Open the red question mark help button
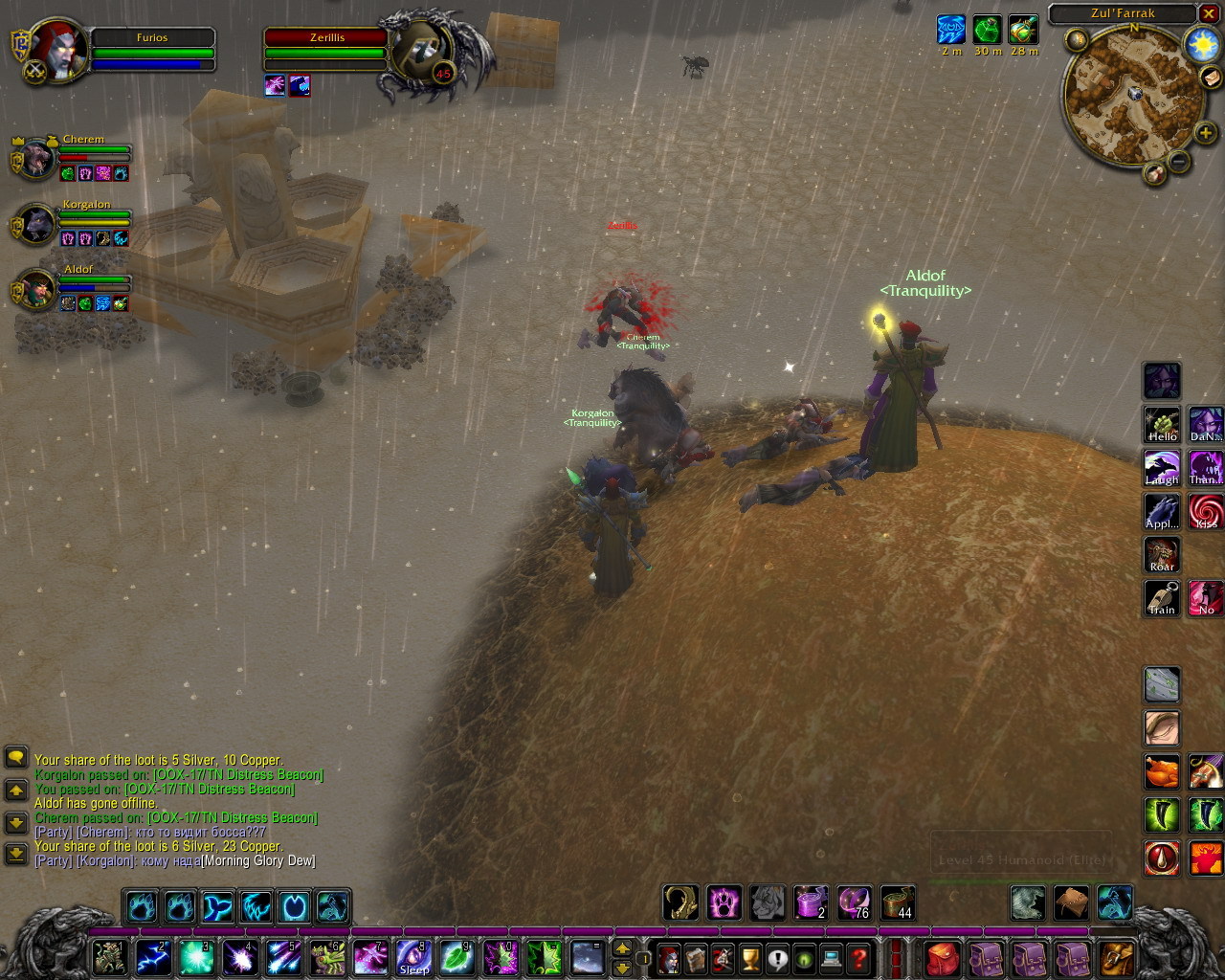This screenshot has width=1225, height=980. tap(859, 957)
